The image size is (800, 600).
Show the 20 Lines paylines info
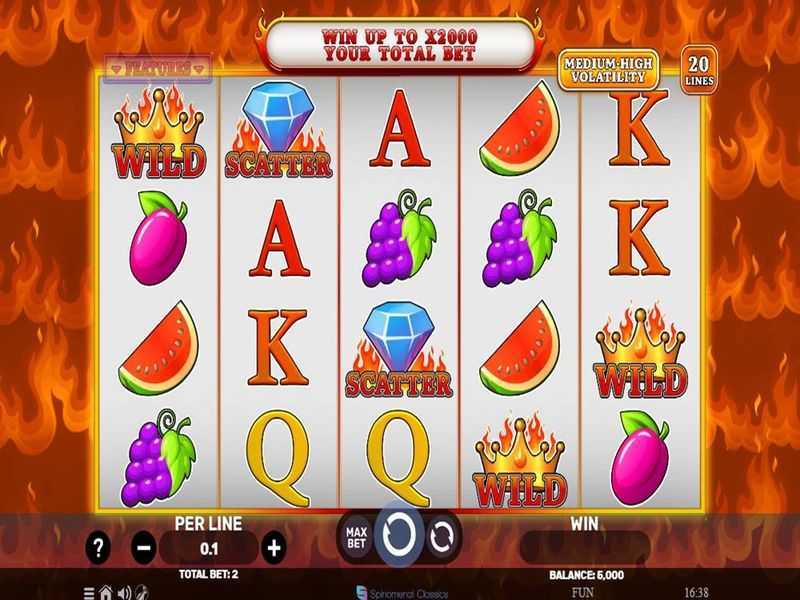pyautogui.click(x=696, y=68)
